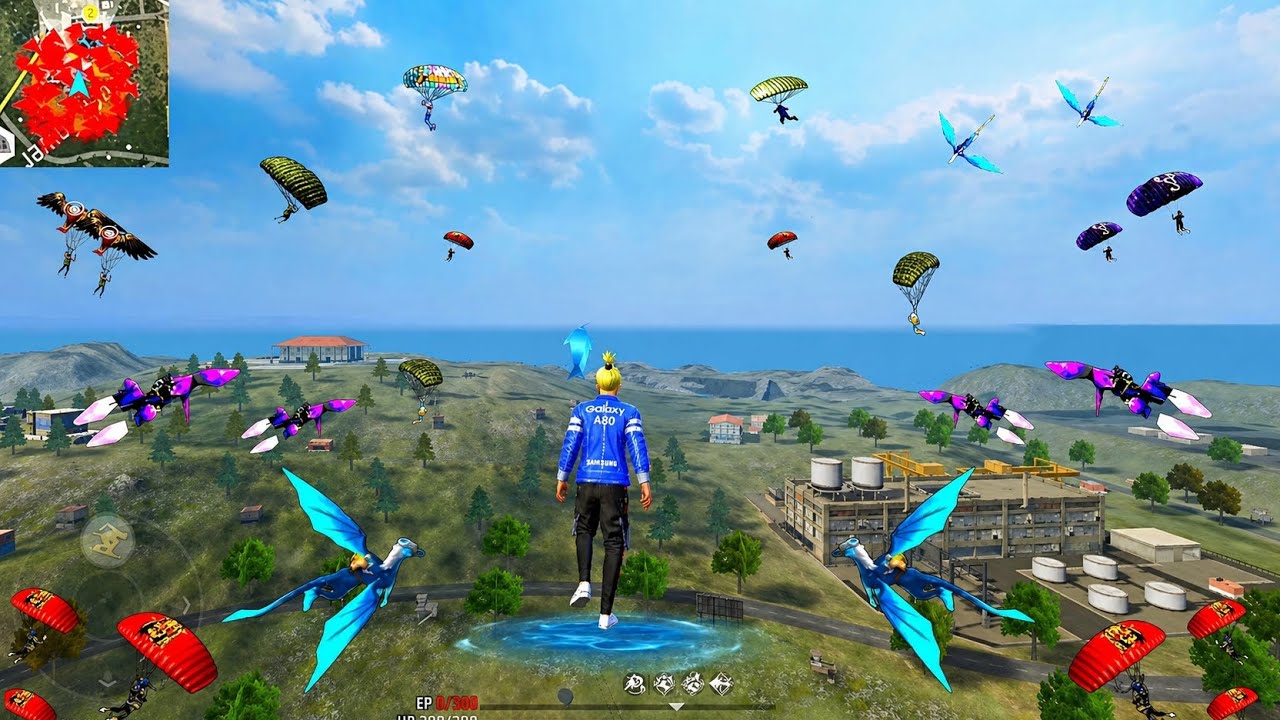Select the yellow number 2 map marker
Screen dimensions: 1280x720
(90, 12)
